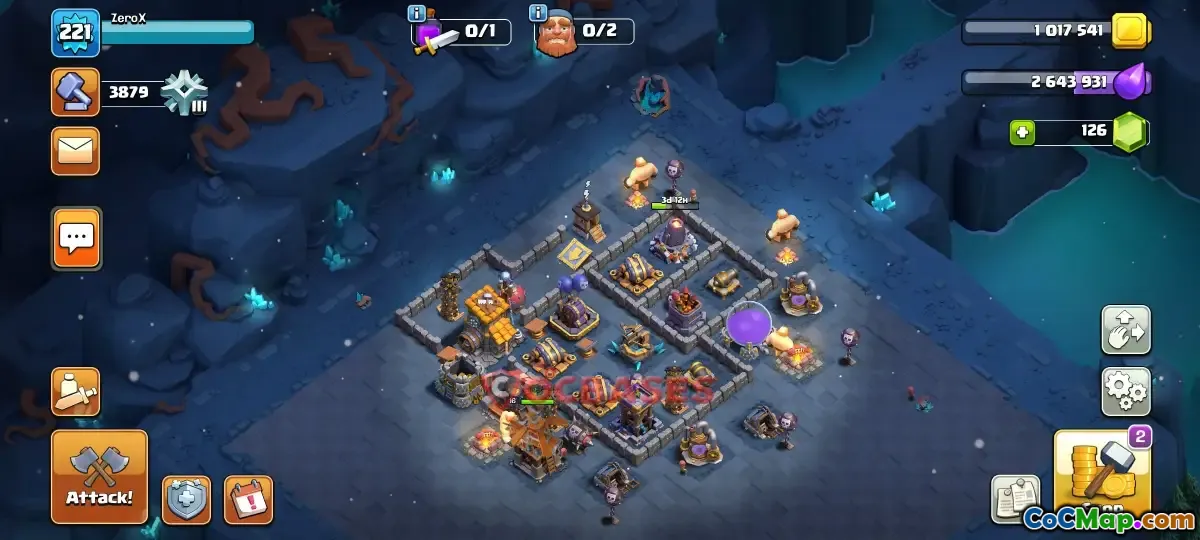
Task: Open the chat speech bubble panel
Action: (76, 238)
